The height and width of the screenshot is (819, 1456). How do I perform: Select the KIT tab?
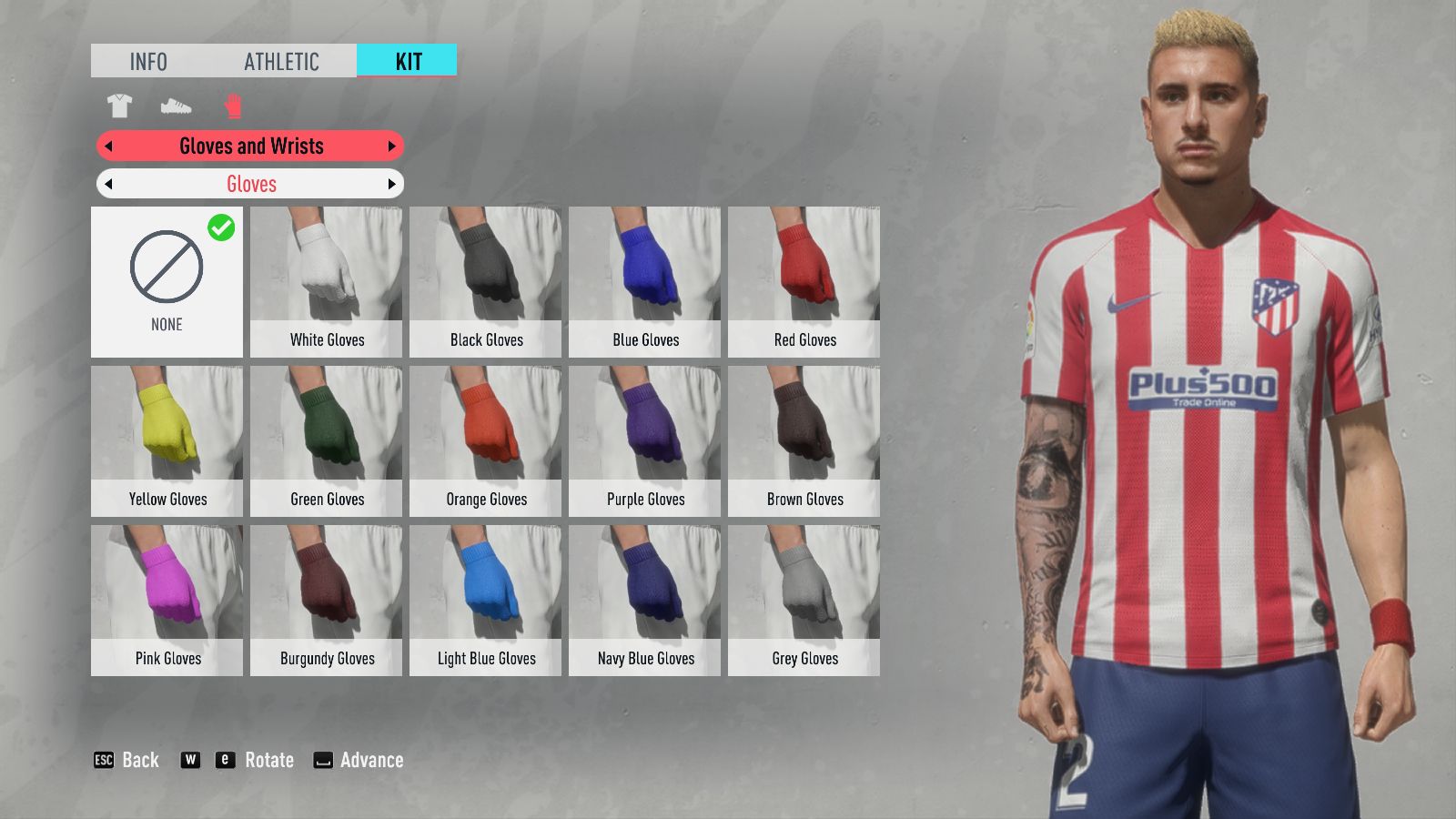pyautogui.click(x=408, y=61)
